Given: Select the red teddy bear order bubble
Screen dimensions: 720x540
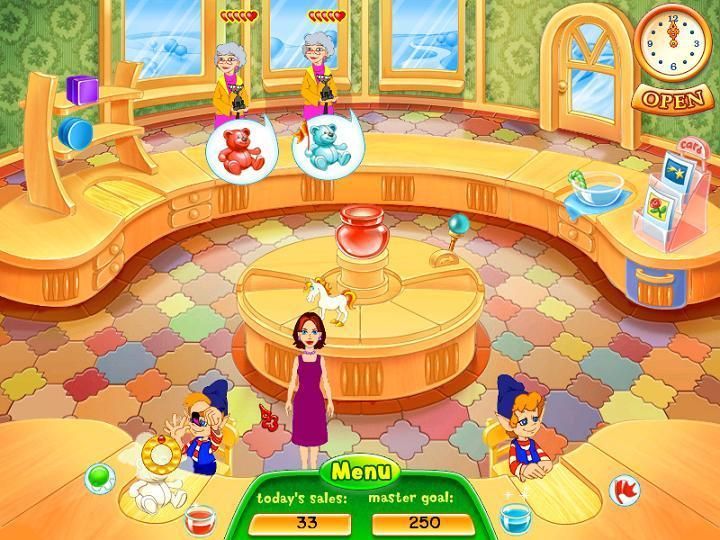Looking at the screenshot, I should [x=234, y=148].
